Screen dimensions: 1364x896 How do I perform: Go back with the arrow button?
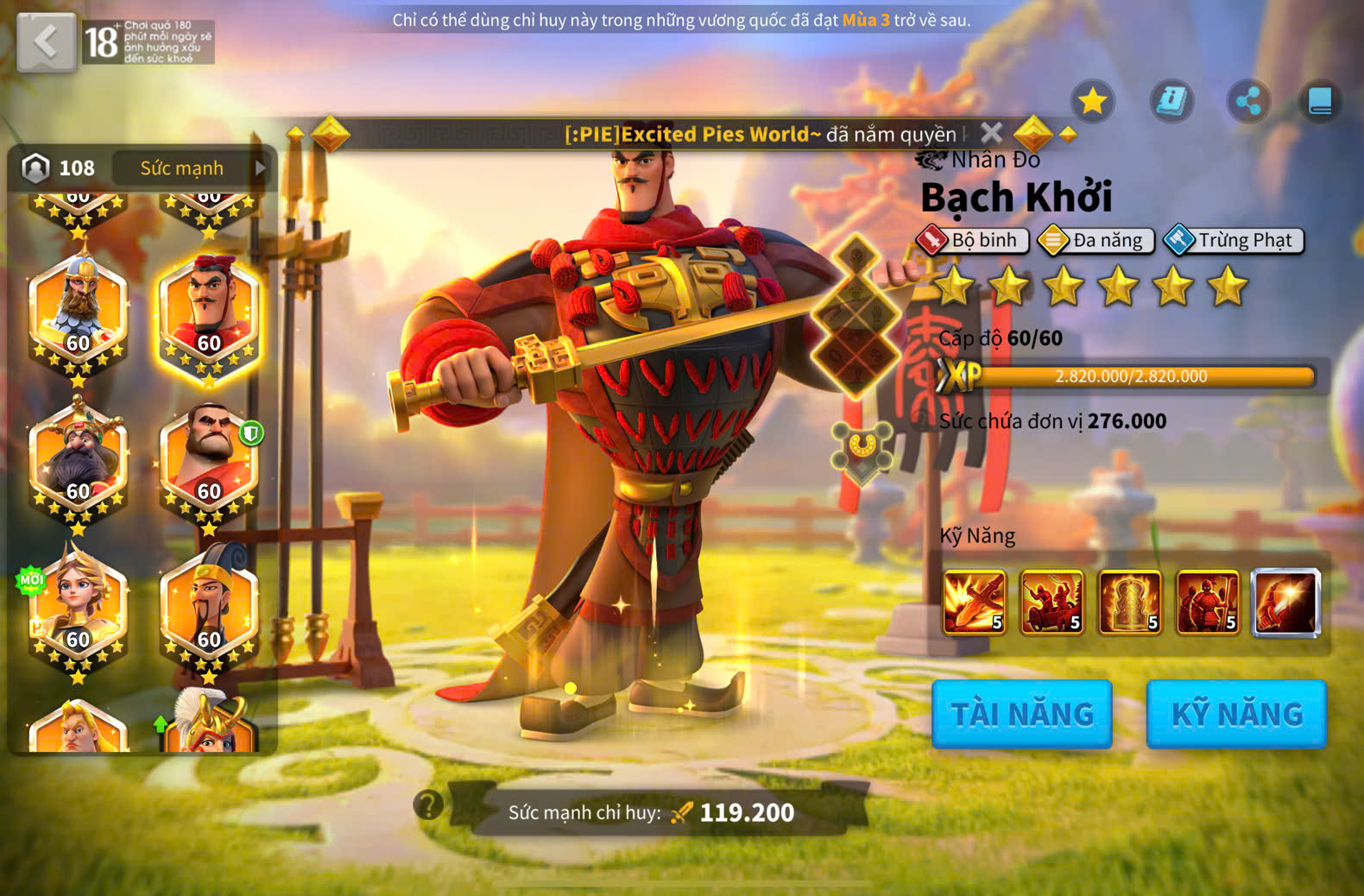click(46, 41)
